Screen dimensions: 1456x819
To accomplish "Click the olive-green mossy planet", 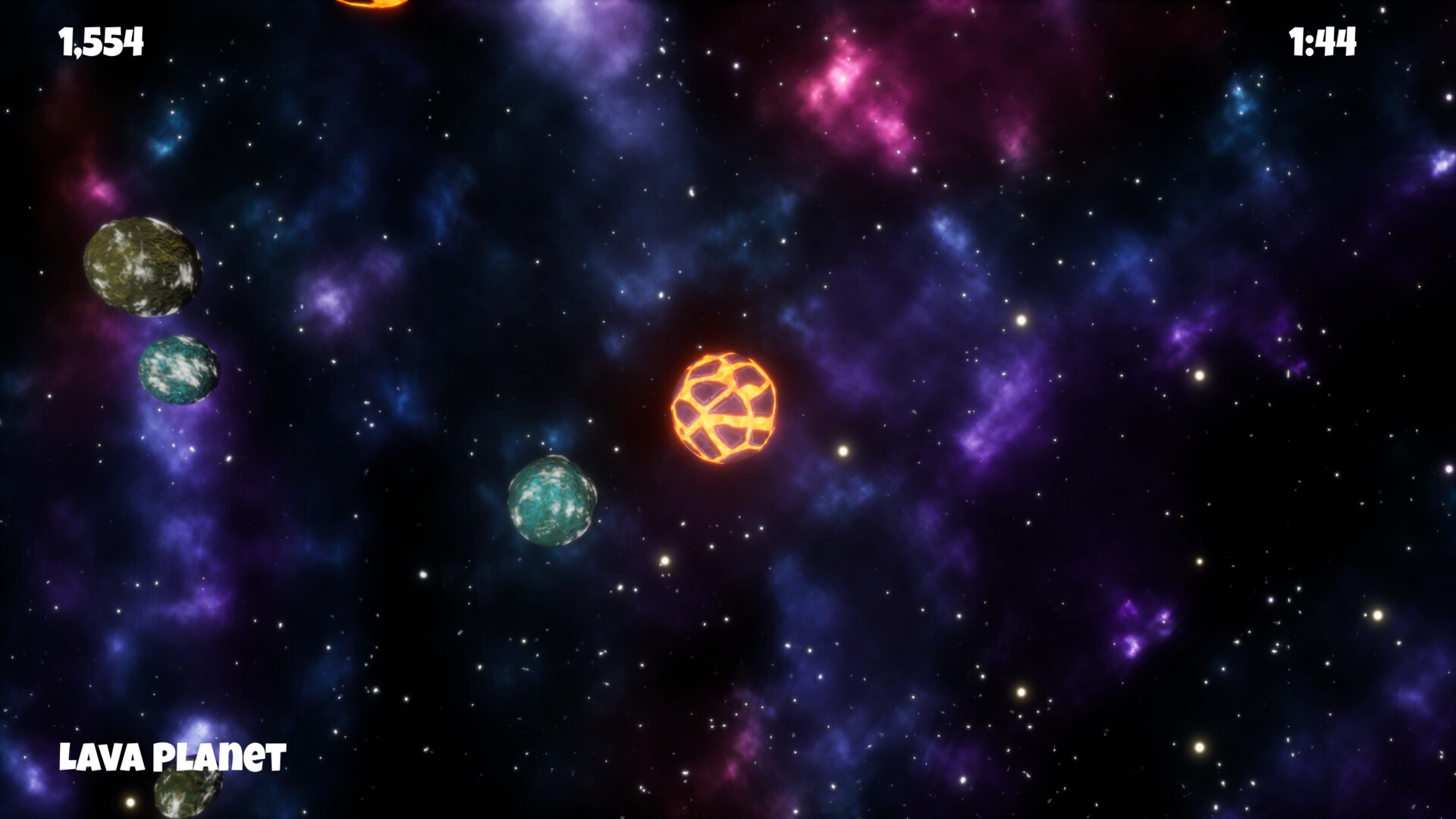I will 142,268.
